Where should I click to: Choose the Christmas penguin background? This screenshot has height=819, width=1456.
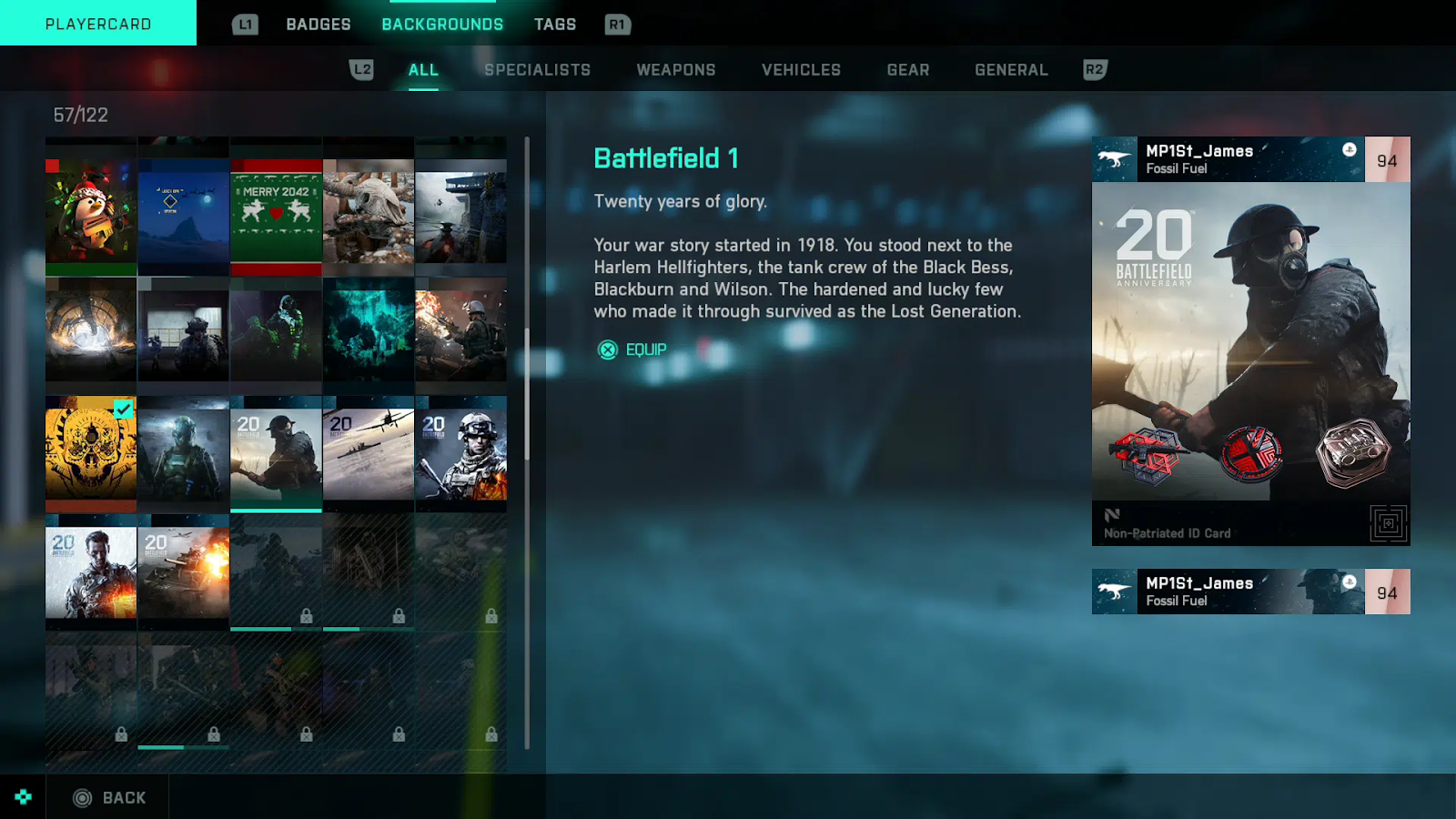pos(91,217)
